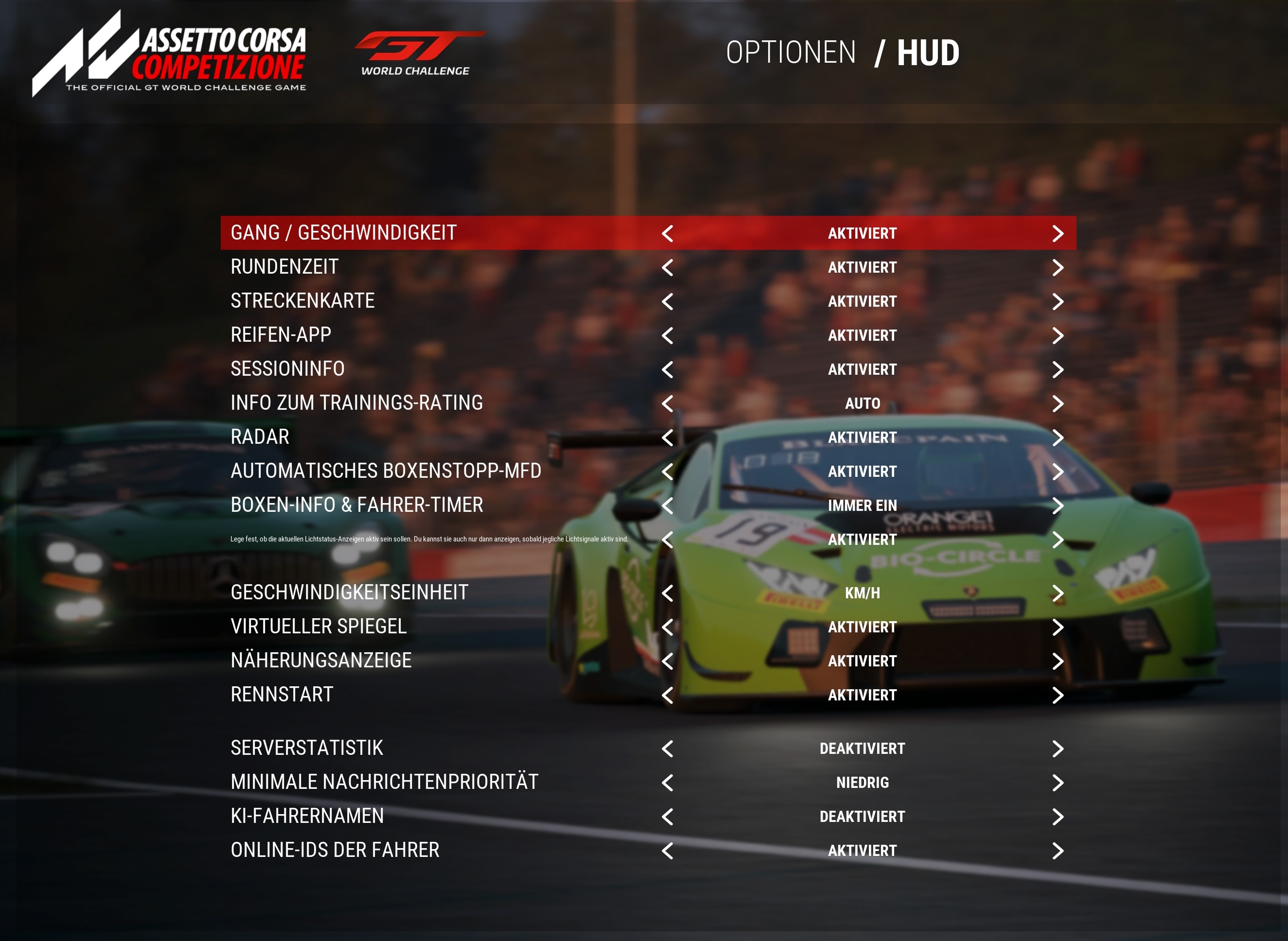The image size is (1288, 941).
Task: Click right arrow for KI-Fahrernamen
Action: (x=1057, y=818)
